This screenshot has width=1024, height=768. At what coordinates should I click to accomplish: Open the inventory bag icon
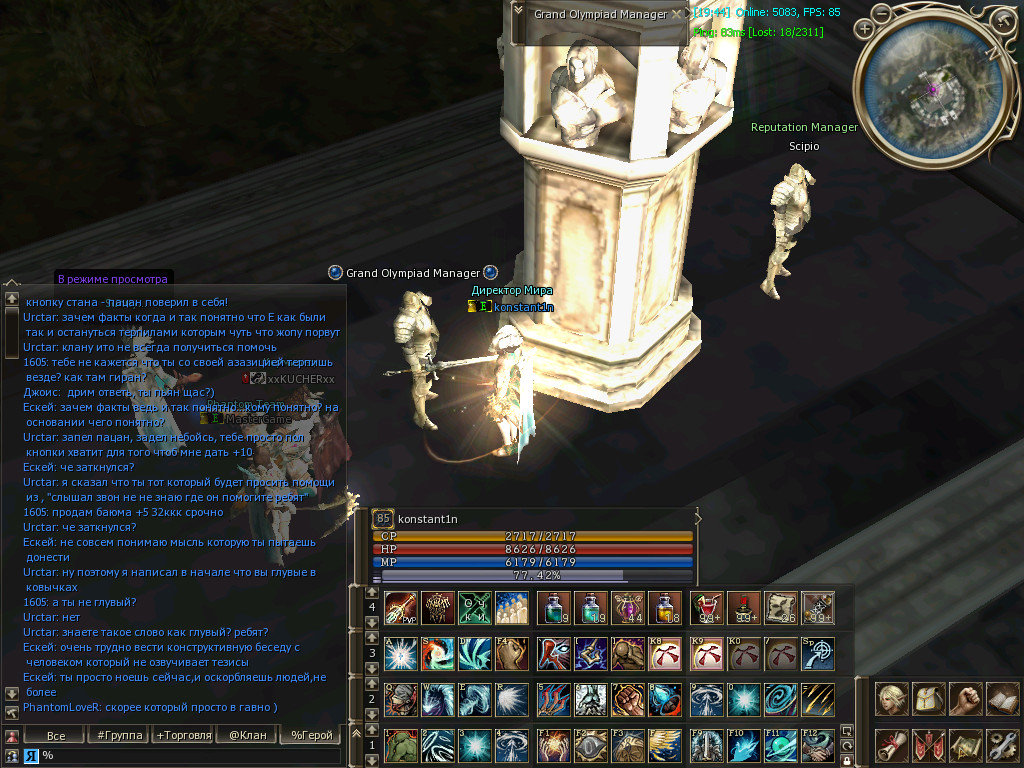coord(929,698)
